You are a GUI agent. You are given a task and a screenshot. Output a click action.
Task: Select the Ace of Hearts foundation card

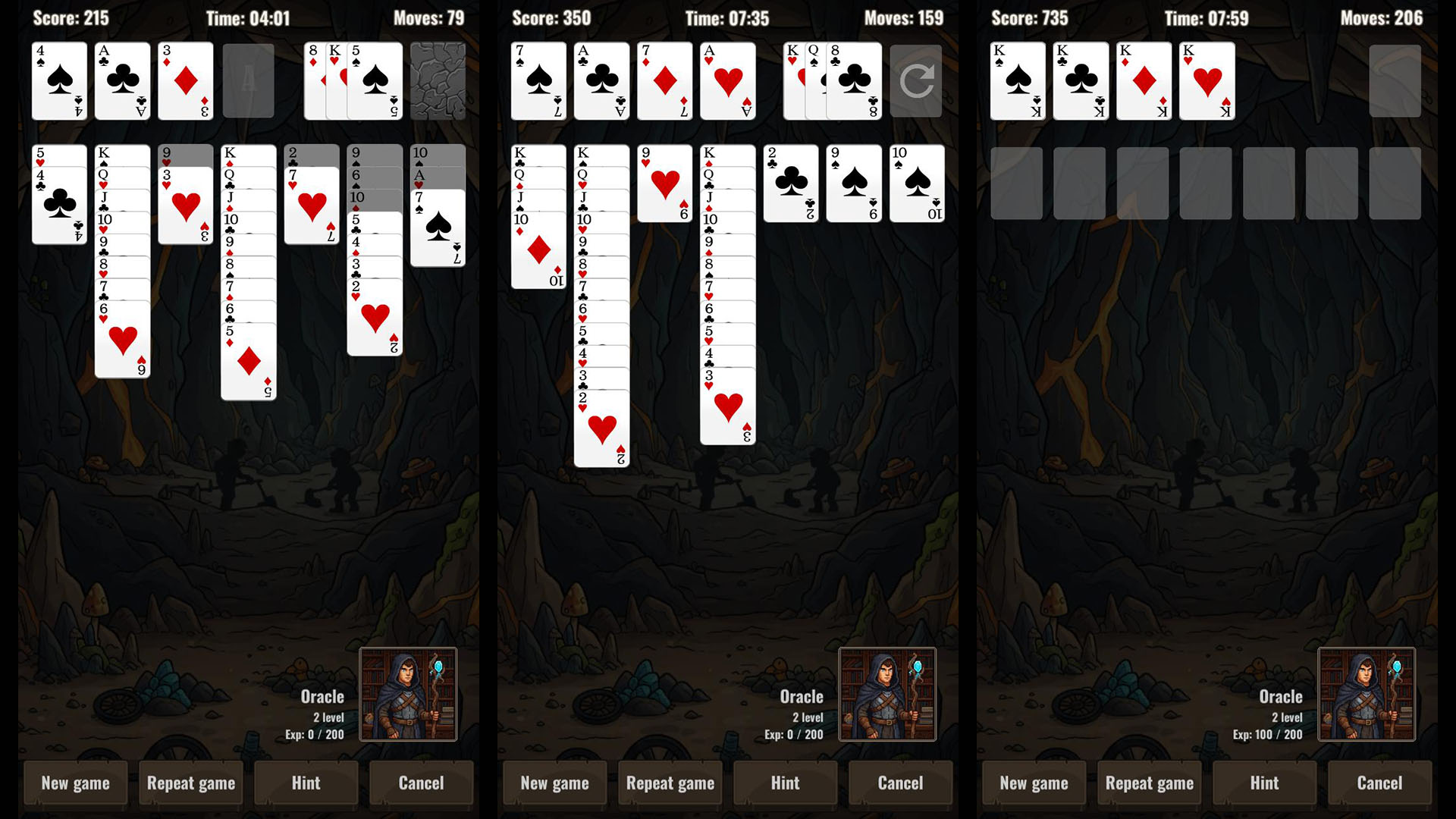point(726,80)
